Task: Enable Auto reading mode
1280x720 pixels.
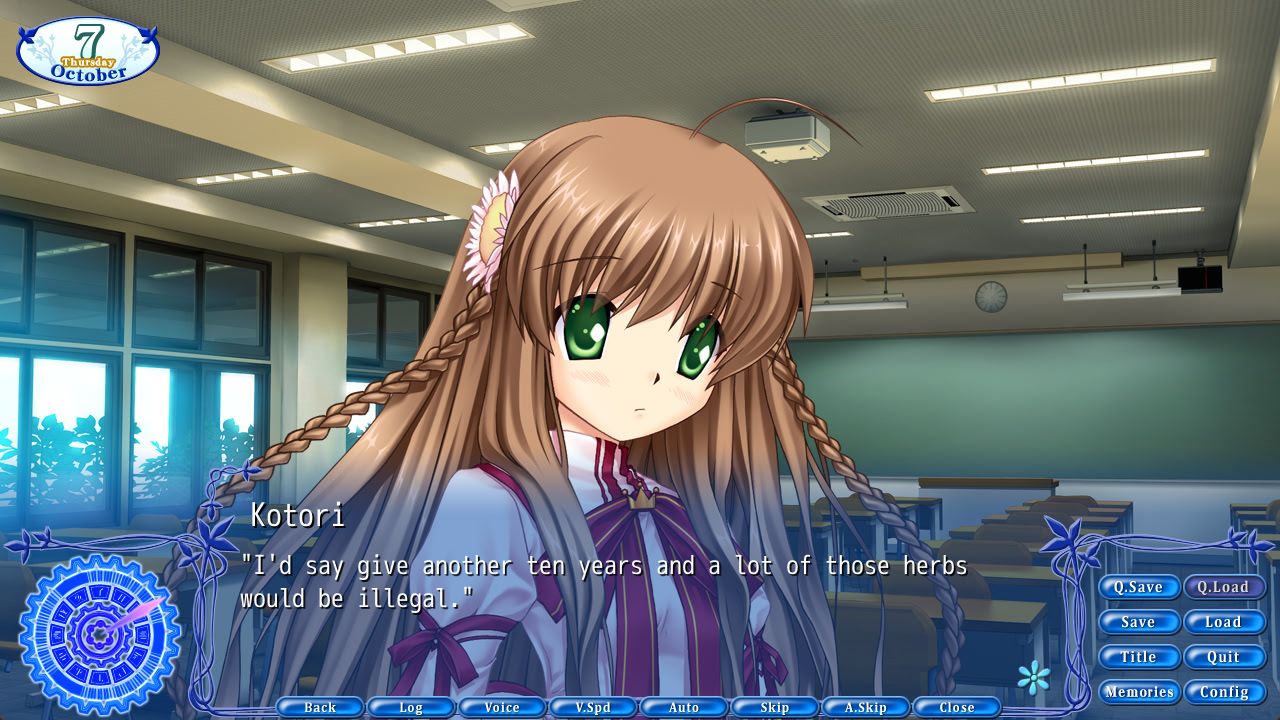Action: (x=684, y=707)
